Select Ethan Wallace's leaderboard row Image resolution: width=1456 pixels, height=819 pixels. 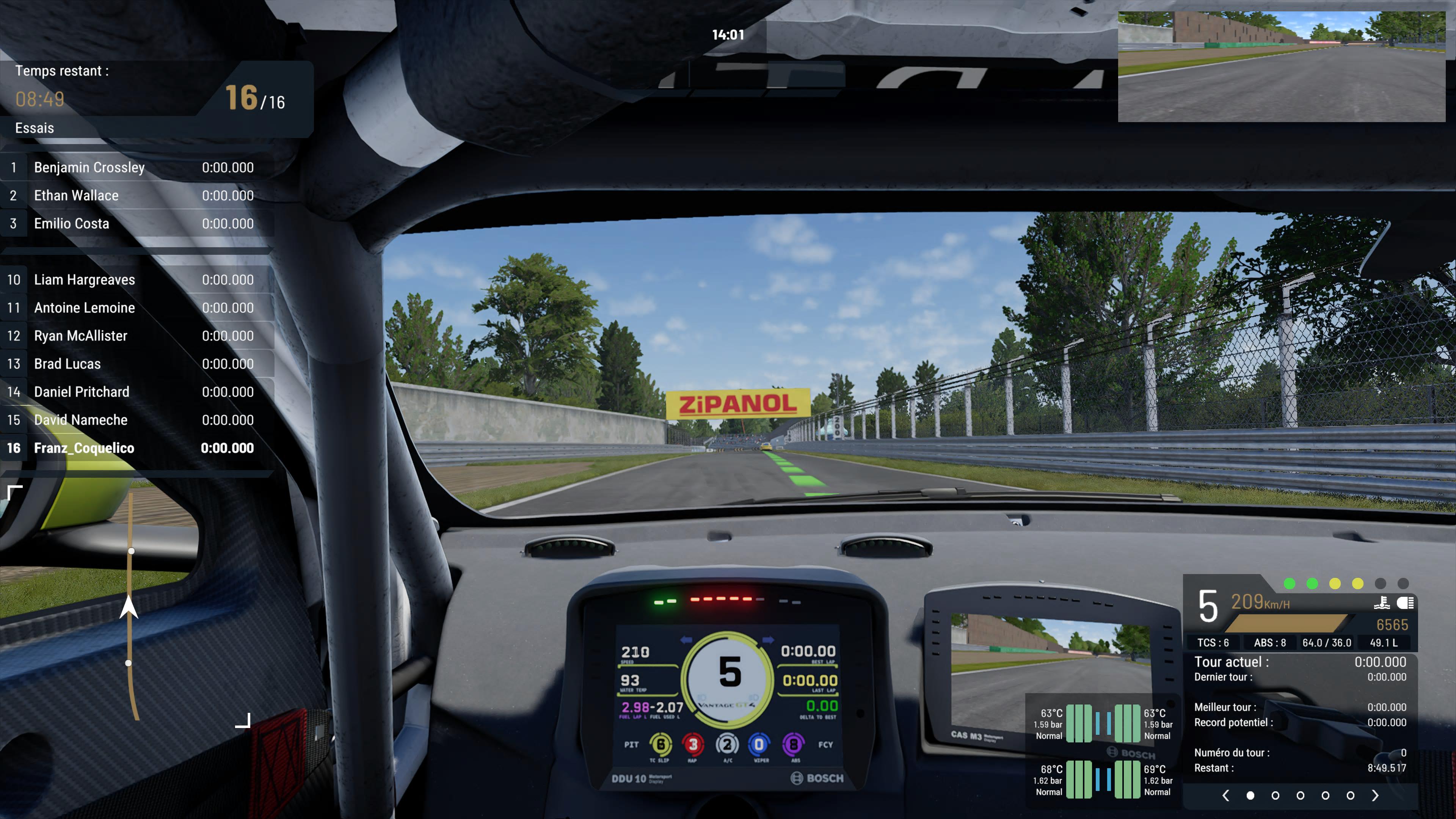136,196
